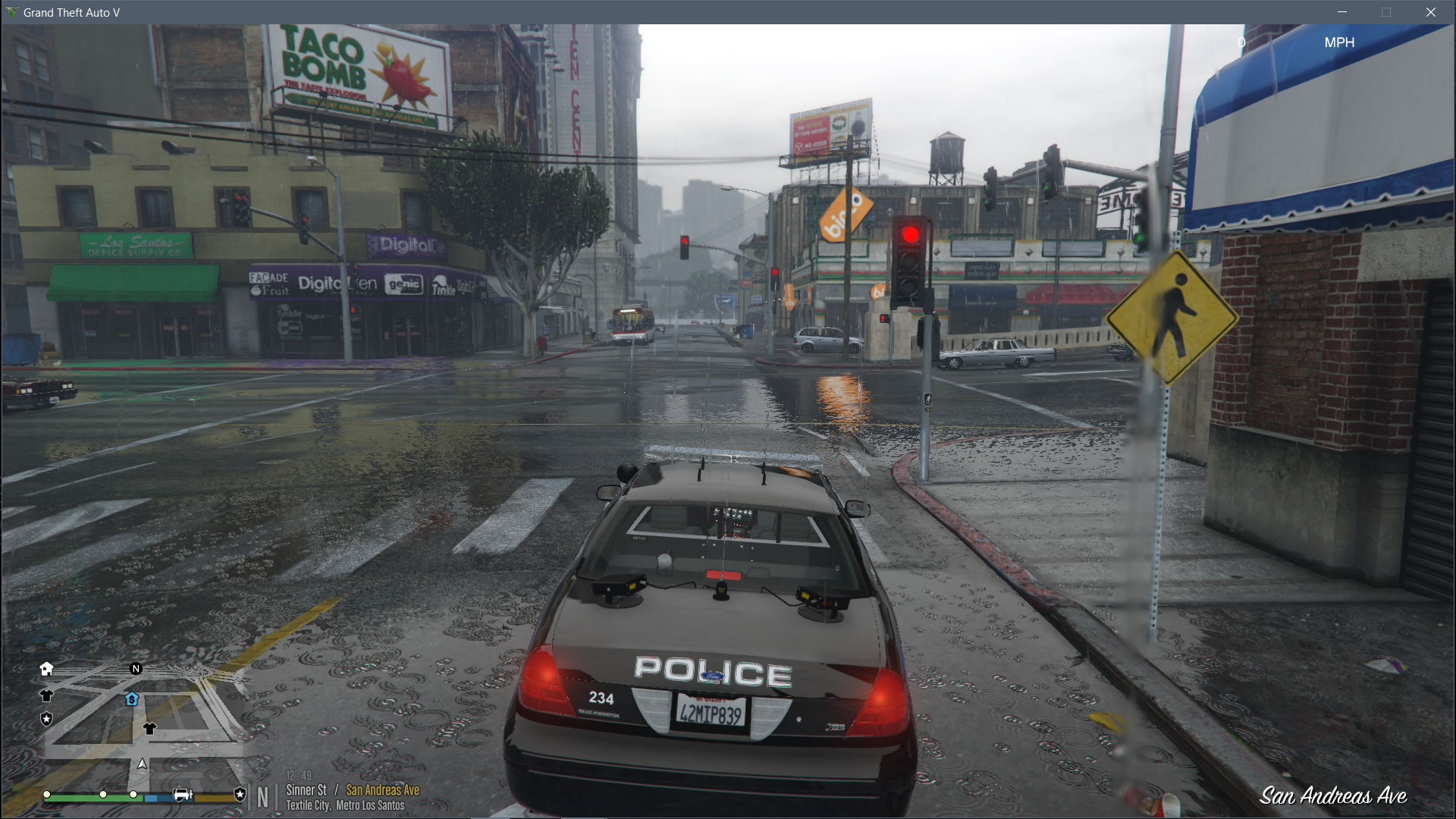Click the car with wrench blip
Image resolution: width=1456 pixels, height=819 pixels.
[x=183, y=794]
